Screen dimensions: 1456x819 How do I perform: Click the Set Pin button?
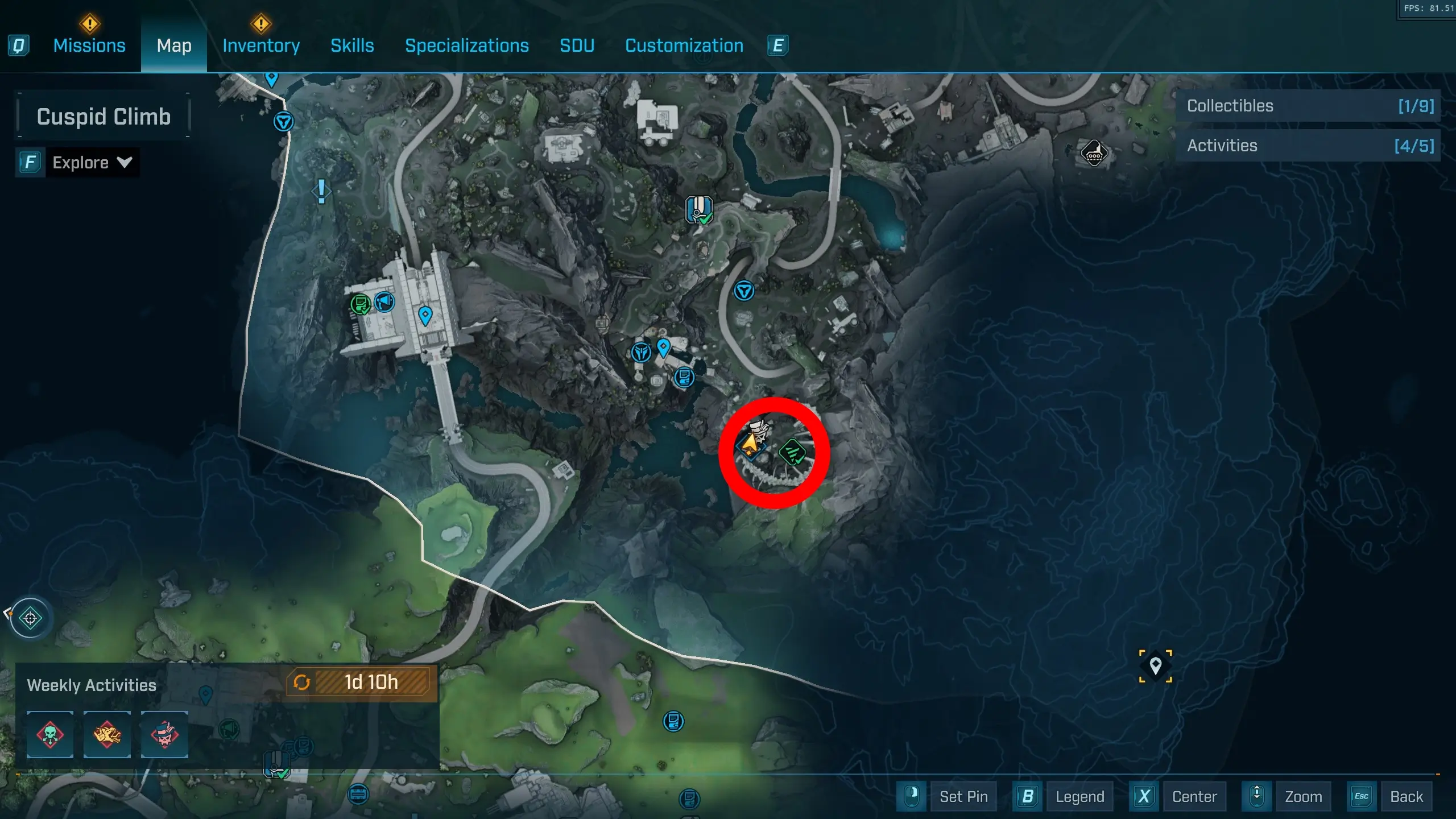(x=963, y=796)
